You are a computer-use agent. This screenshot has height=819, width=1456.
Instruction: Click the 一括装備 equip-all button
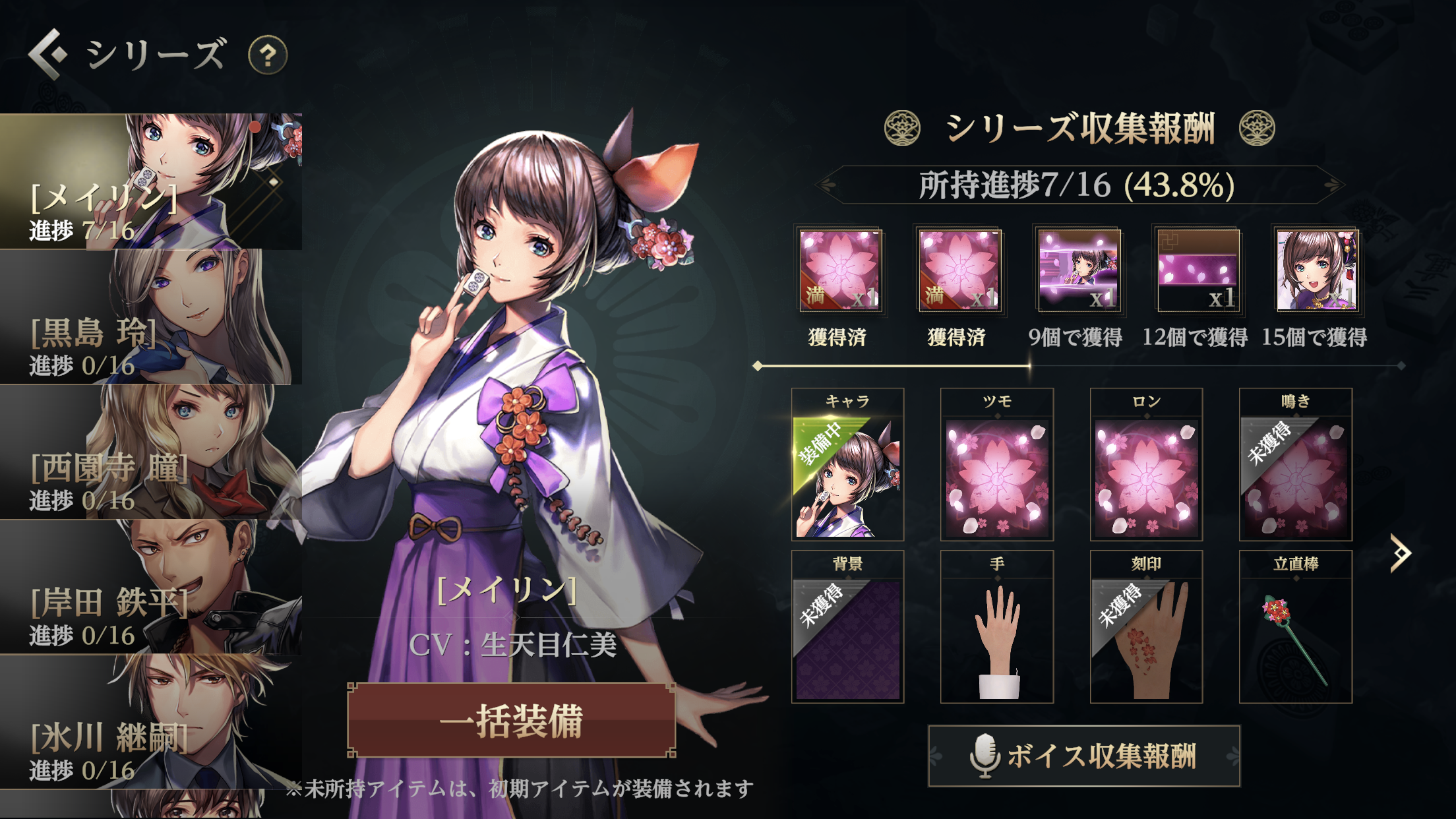[x=512, y=720]
